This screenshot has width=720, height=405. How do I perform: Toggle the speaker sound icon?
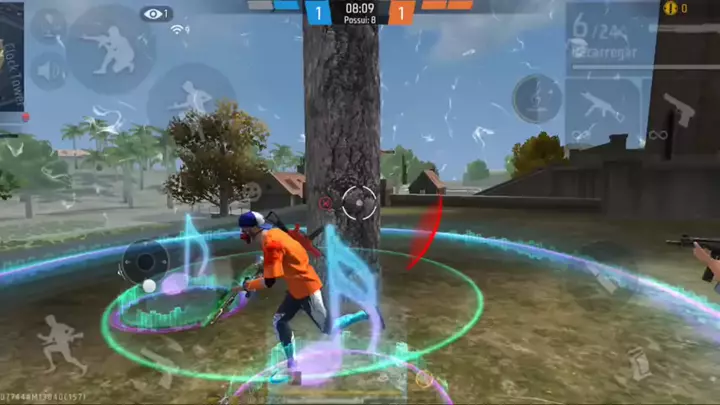click(x=47, y=72)
